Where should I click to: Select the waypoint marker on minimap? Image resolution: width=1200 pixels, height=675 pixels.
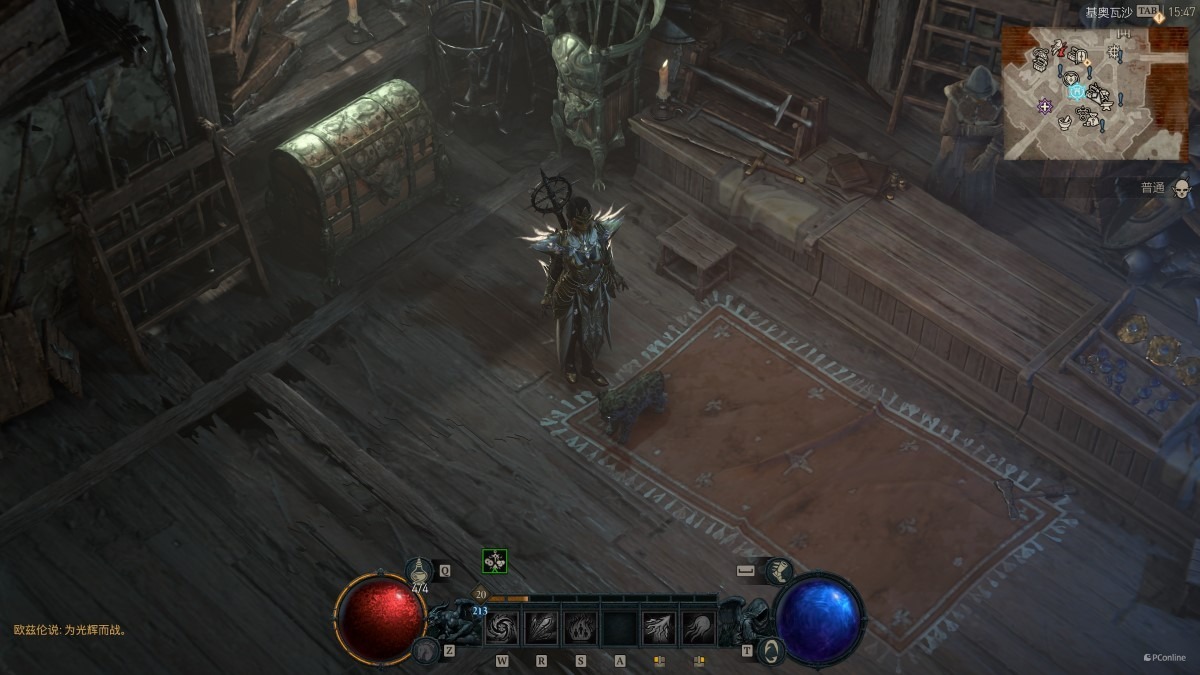[x=1076, y=91]
